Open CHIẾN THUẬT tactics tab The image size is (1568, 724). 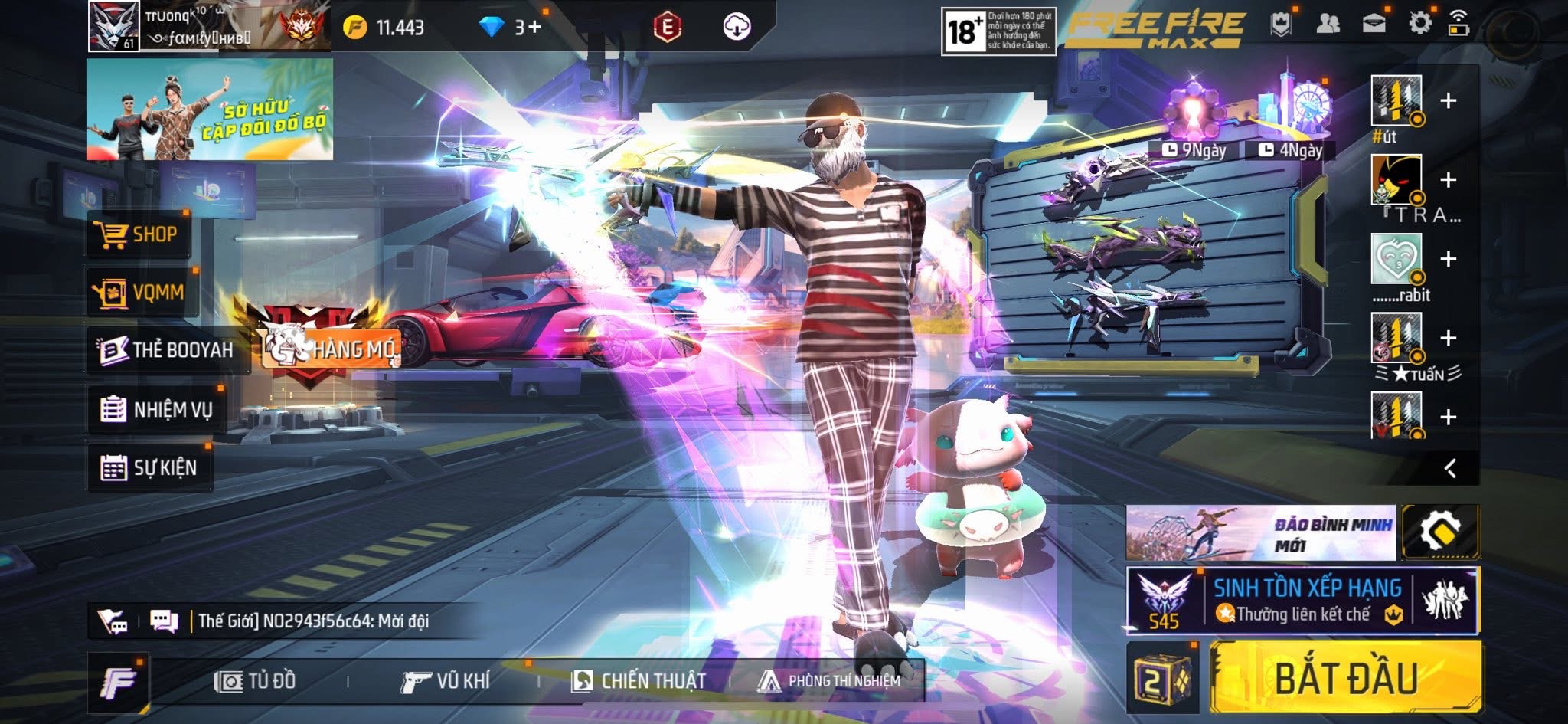tap(639, 680)
